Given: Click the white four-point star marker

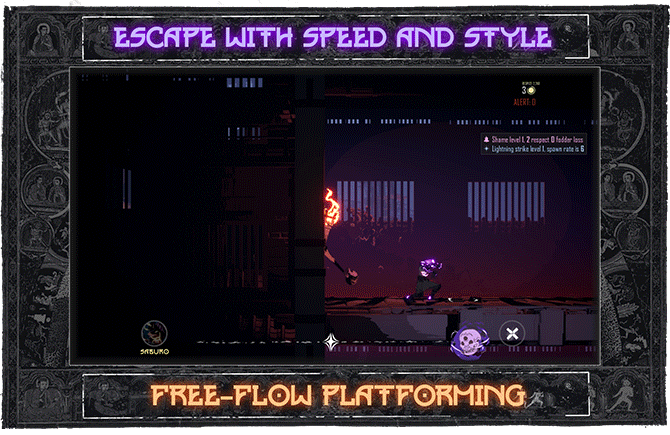Looking at the screenshot, I should (x=331, y=342).
